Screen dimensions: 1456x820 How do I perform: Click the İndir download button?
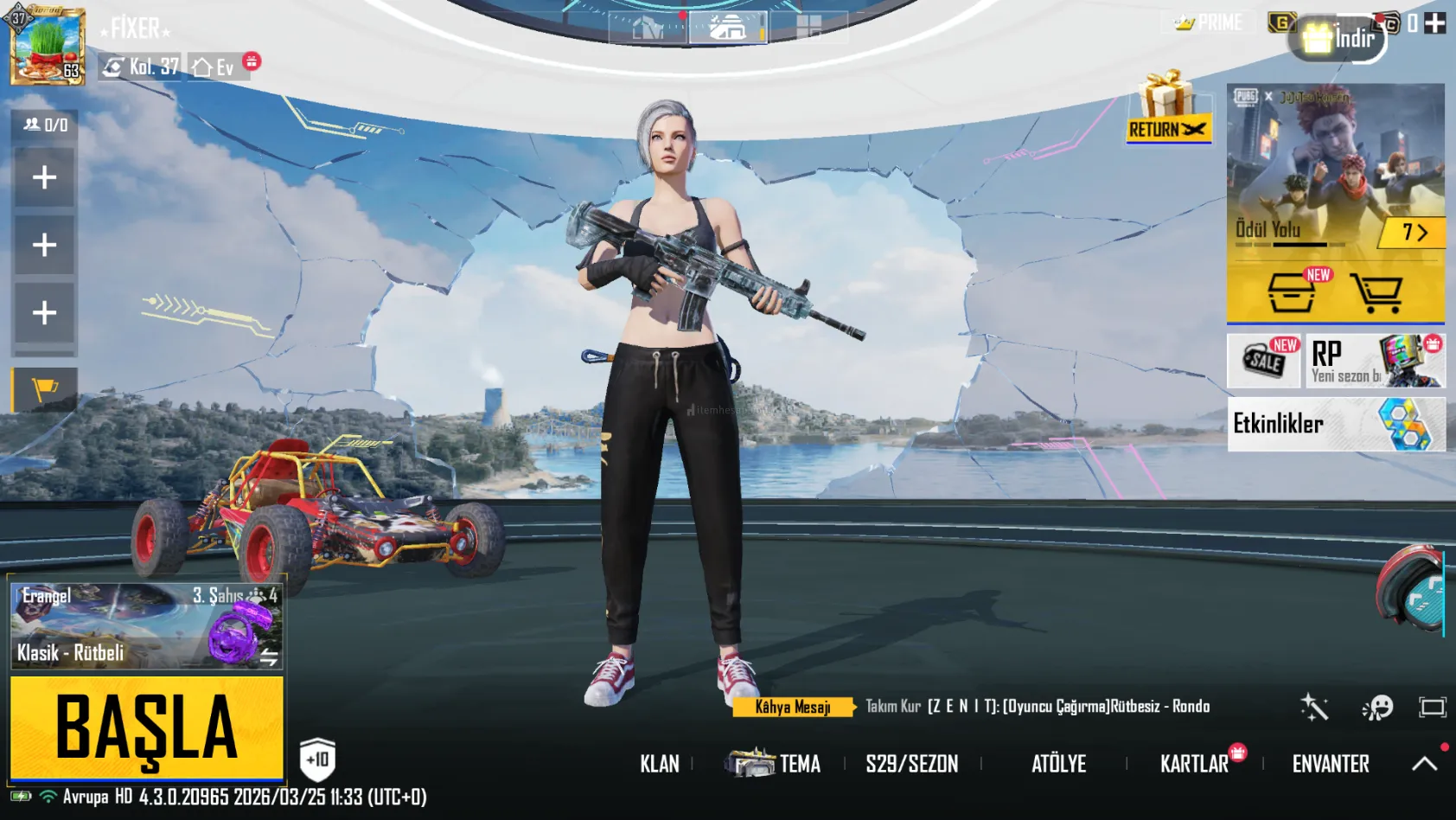[x=1338, y=38]
